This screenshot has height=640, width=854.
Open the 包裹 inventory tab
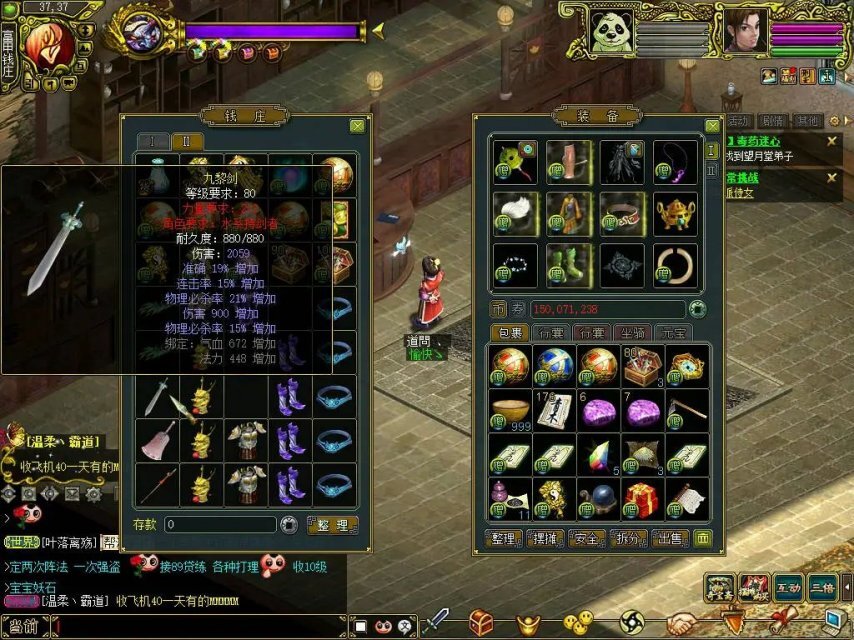coord(511,333)
